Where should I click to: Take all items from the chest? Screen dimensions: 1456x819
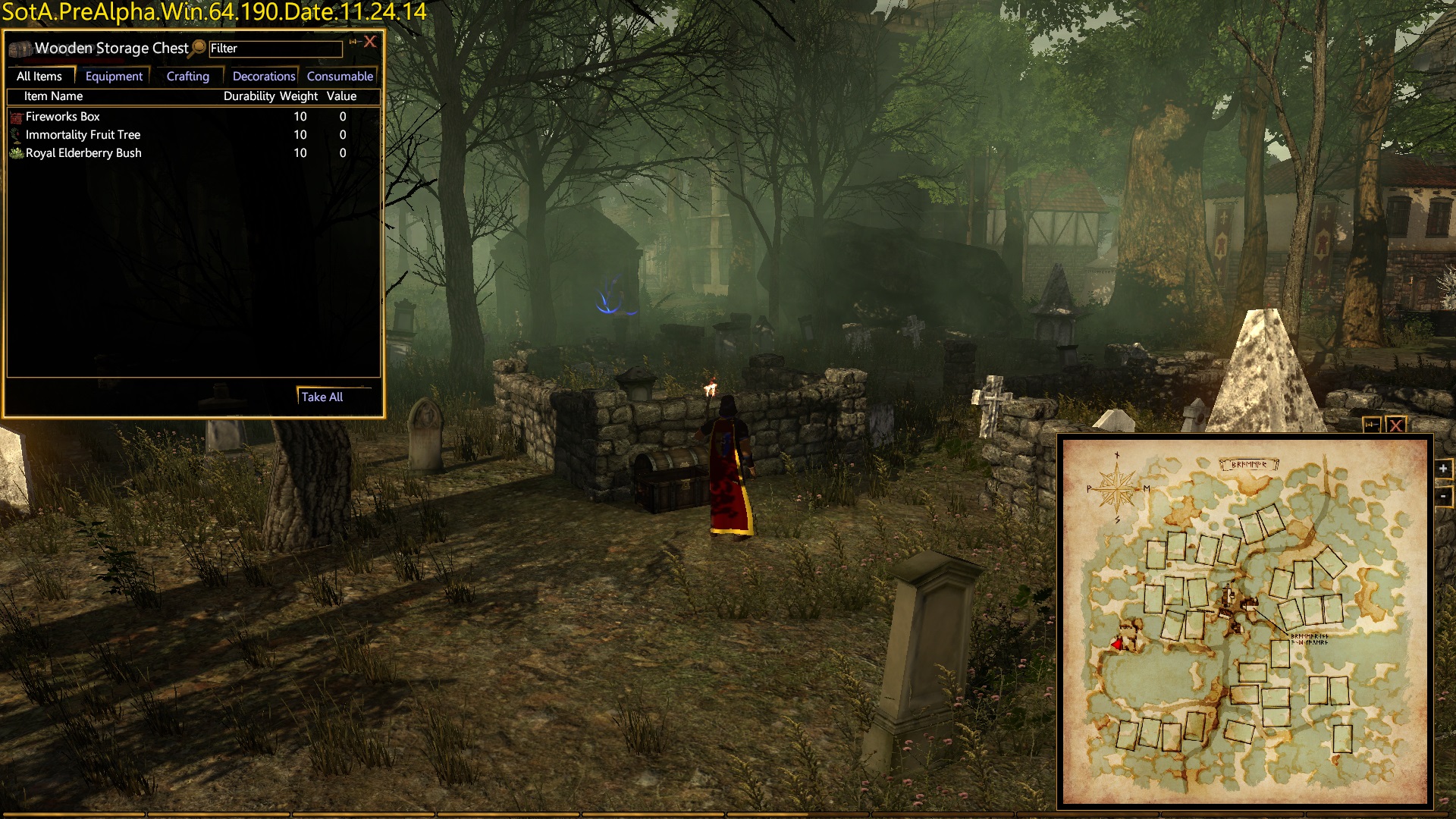[x=322, y=397]
